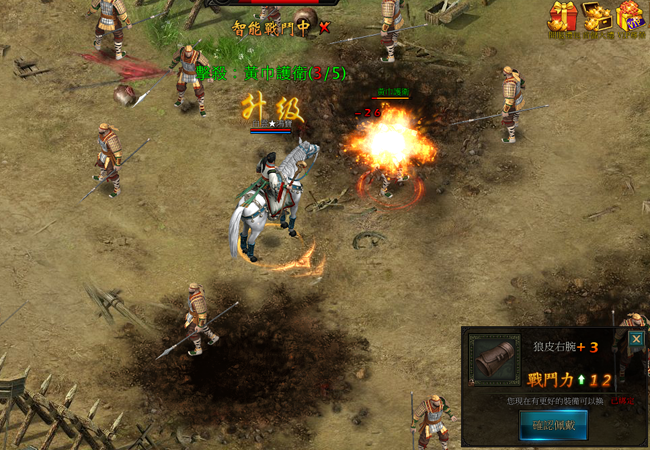650x450 pixels.
Task: Open the red gift box reward icon
Action: 561,17
